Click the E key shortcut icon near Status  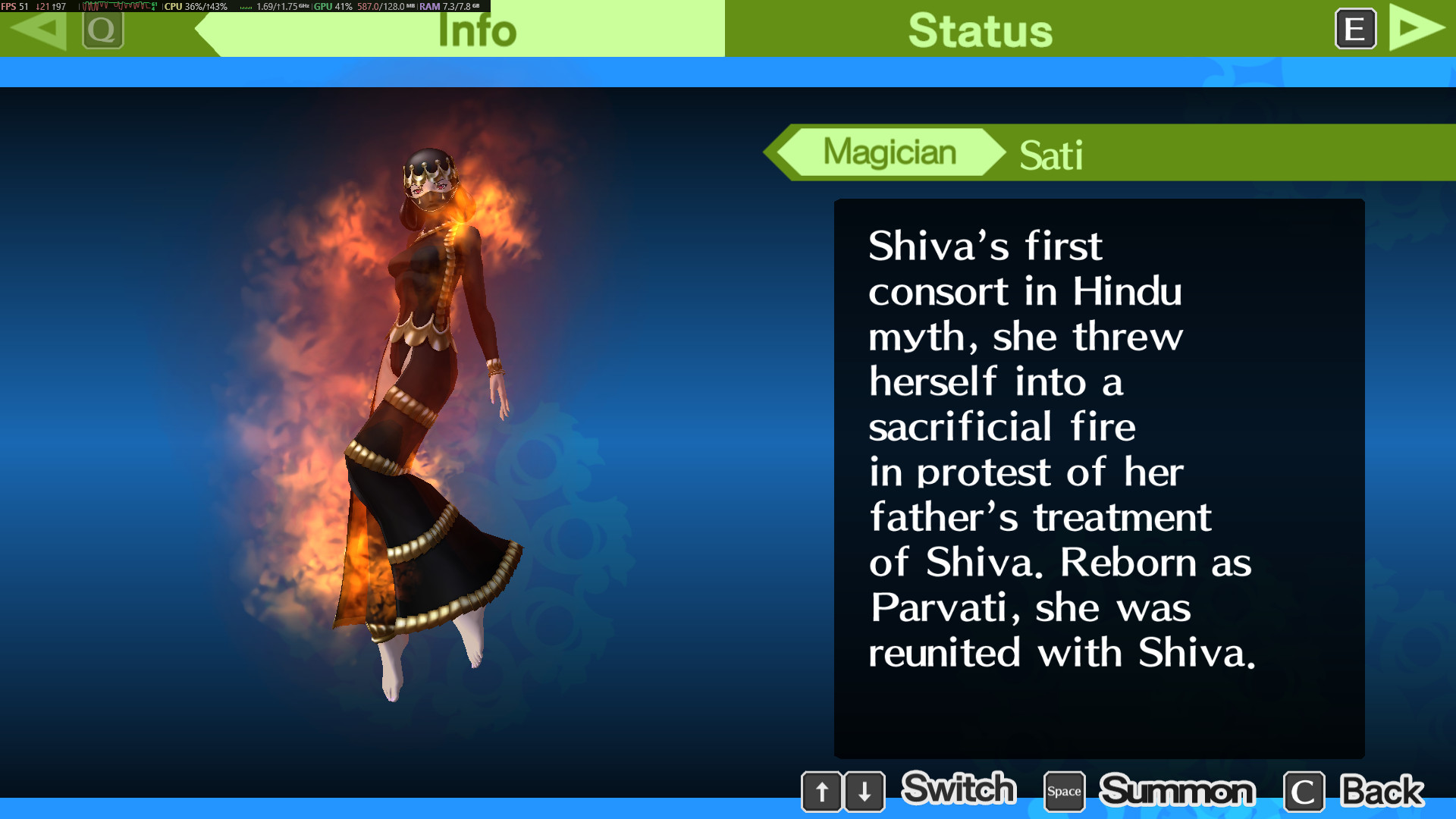tap(1354, 29)
